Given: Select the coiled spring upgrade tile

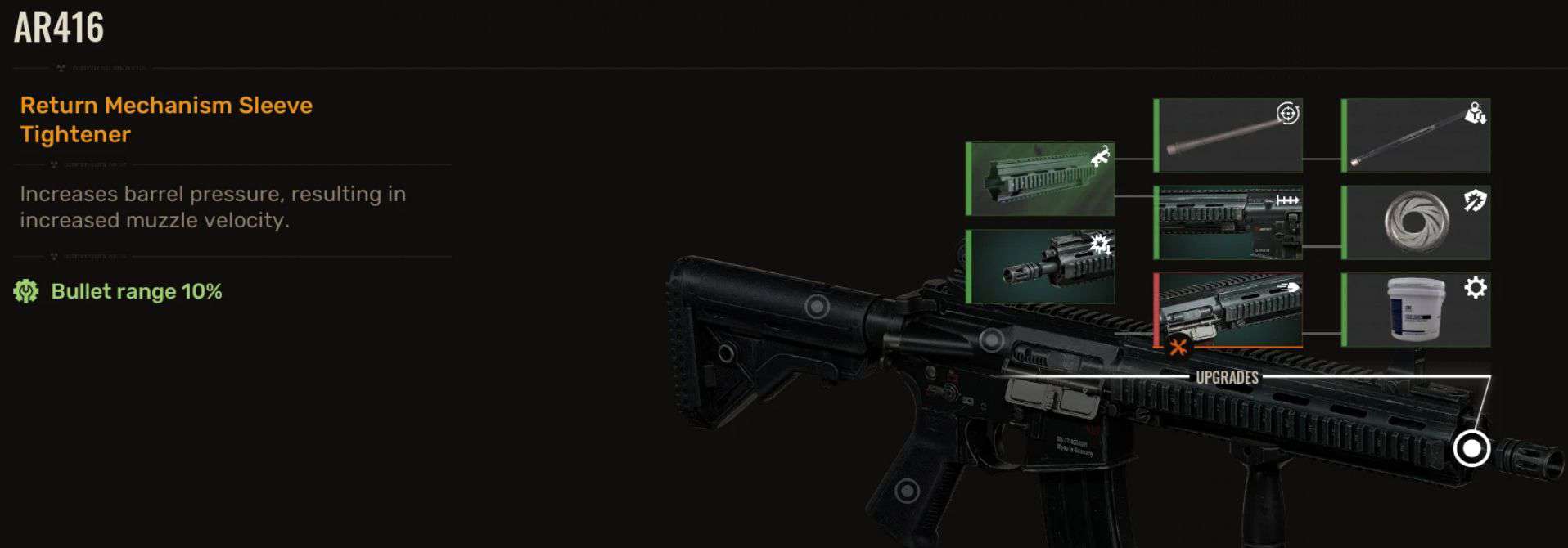Looking at the screenshot, I should pyautogui.click(x=1416, y=222).
